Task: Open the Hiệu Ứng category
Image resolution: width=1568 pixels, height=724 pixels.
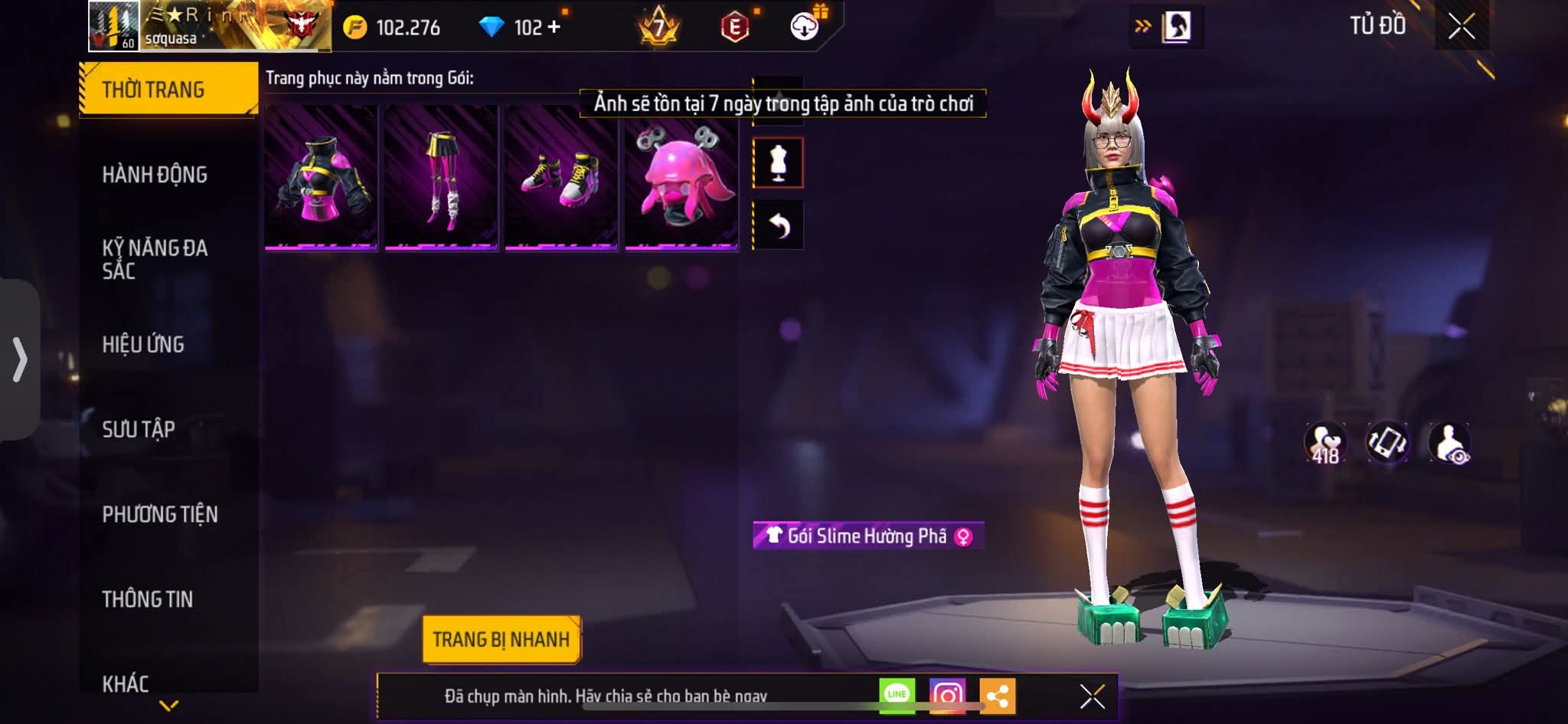Action: pos(143,344)
